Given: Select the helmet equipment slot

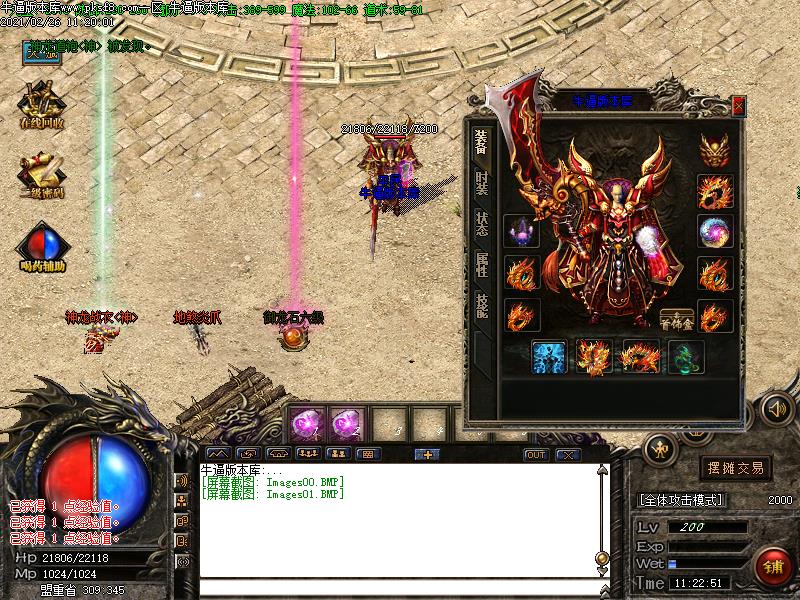Looking at the screenshot, I should (713, 149).
